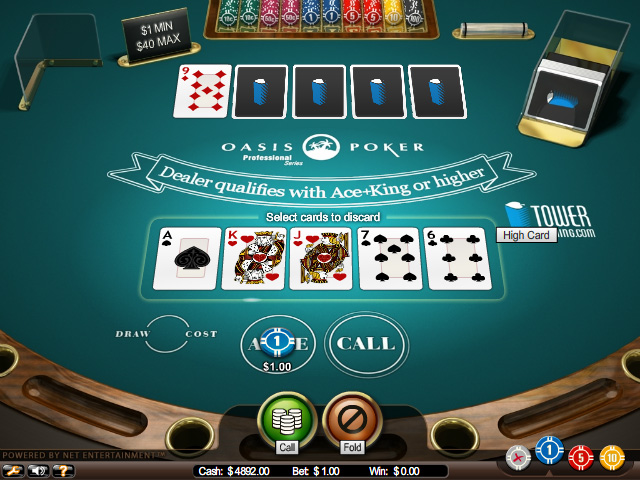Choose the Jack of Hearts for discard
Viewport: 640px width, 480px height.
click(322, 258)
